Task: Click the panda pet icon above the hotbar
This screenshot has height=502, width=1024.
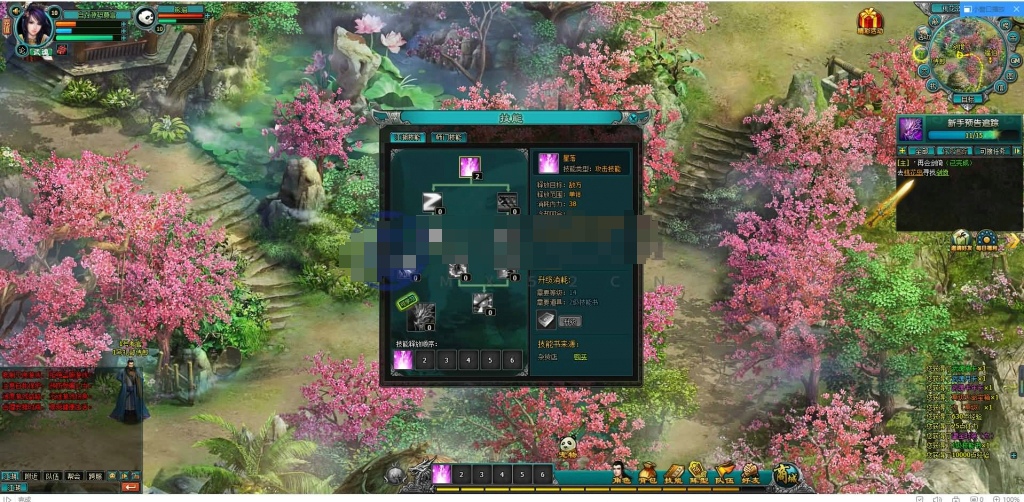Action: click(x=568, y=446)
